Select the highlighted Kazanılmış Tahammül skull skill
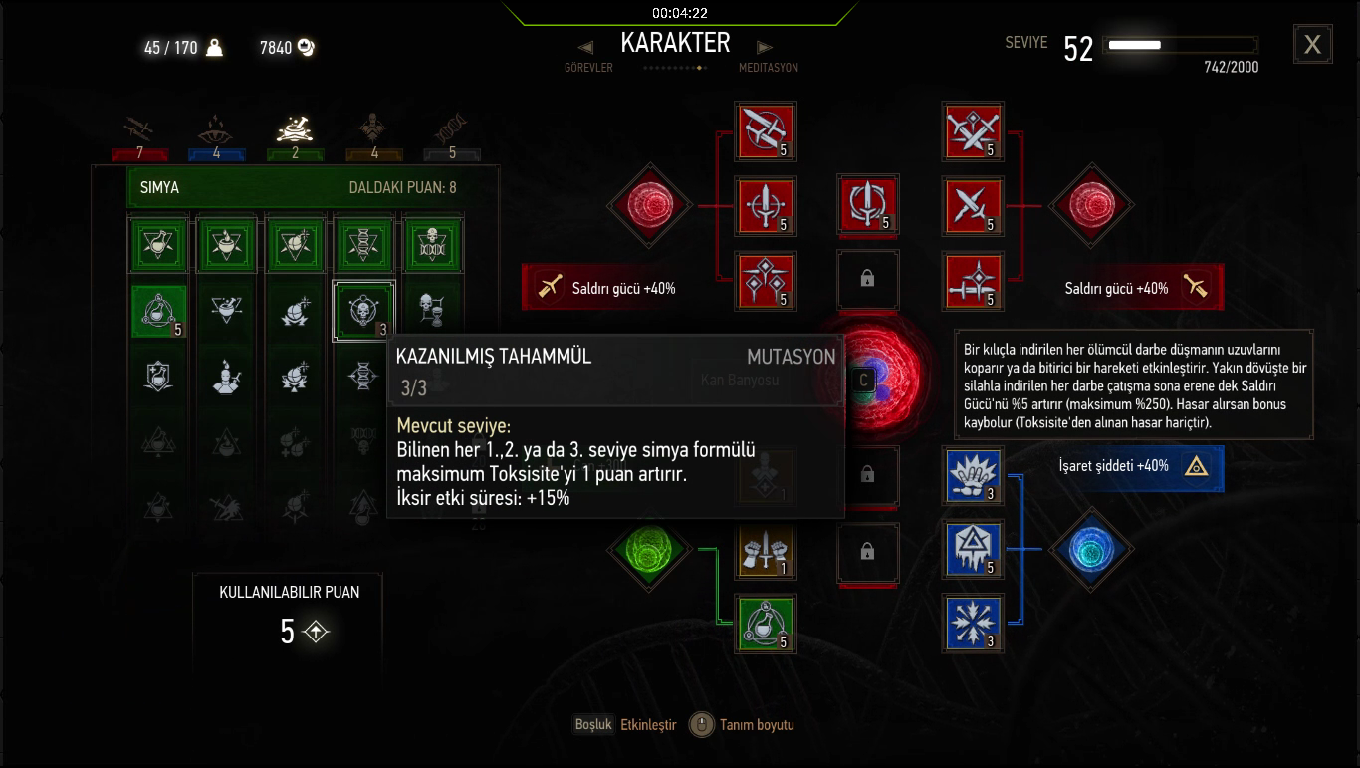 (363, 310)
